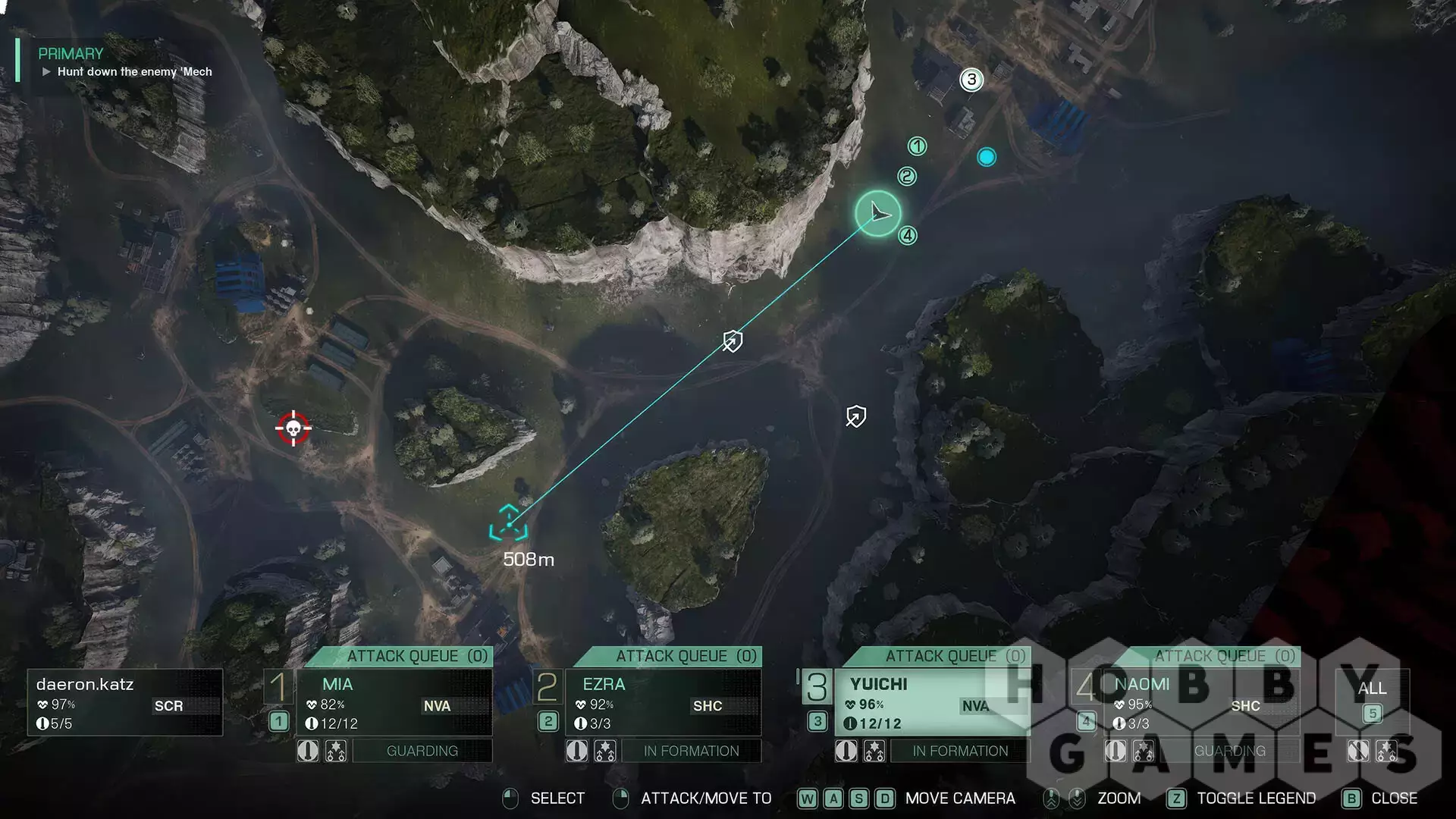Click Ezra's IN FORMATION status label

coord(691,751)
